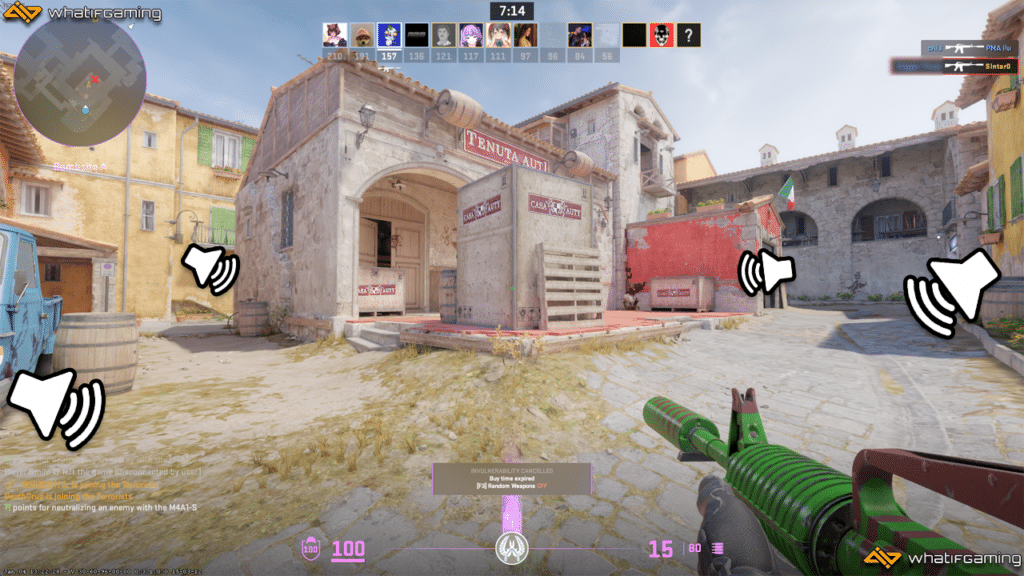
Task: Click the red skull player avatar
Action: click(x=661, y=36)
